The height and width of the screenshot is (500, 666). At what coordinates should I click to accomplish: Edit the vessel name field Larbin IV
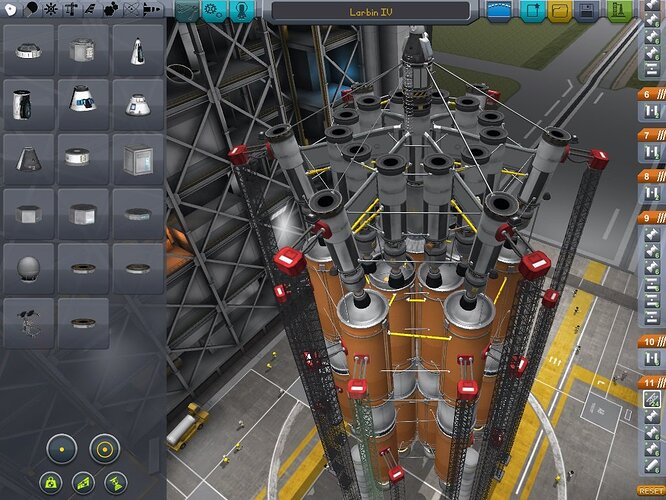tap(370, 11)
